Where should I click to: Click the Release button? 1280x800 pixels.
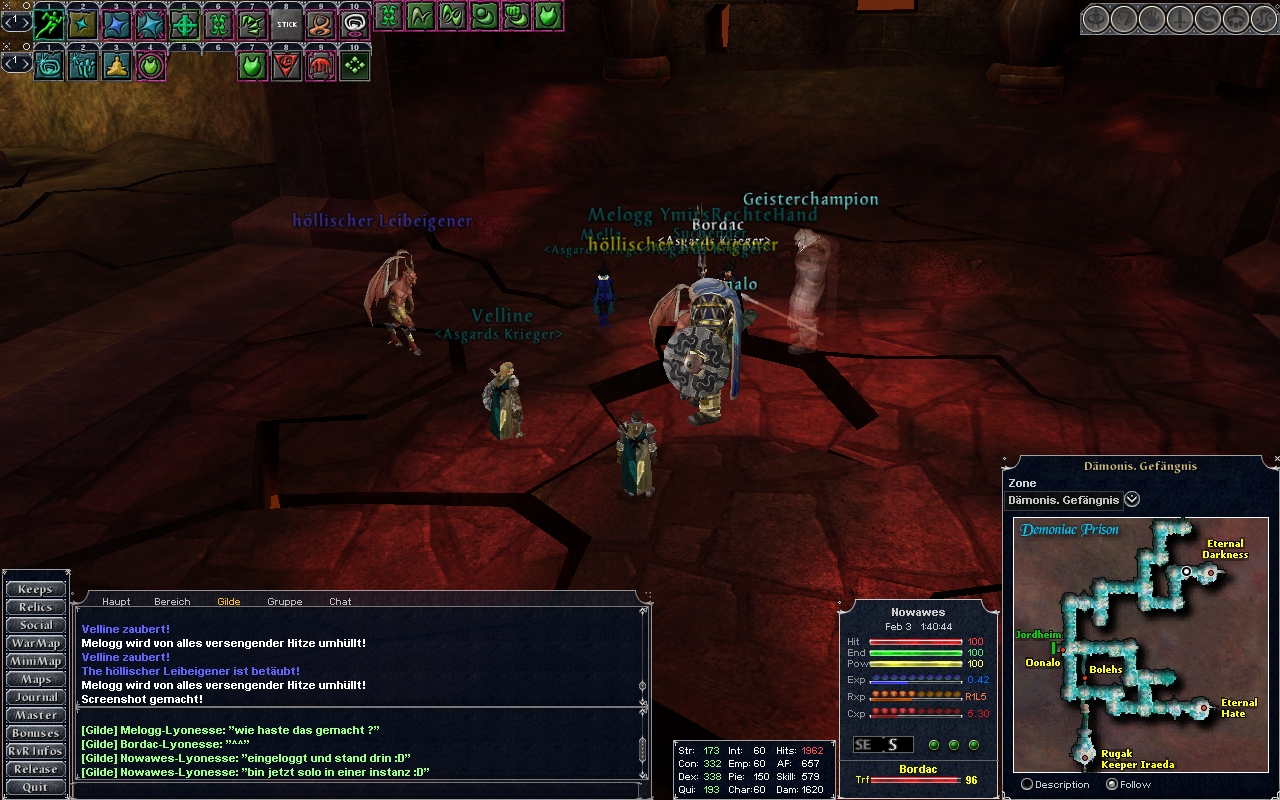(x=36, y=769)
